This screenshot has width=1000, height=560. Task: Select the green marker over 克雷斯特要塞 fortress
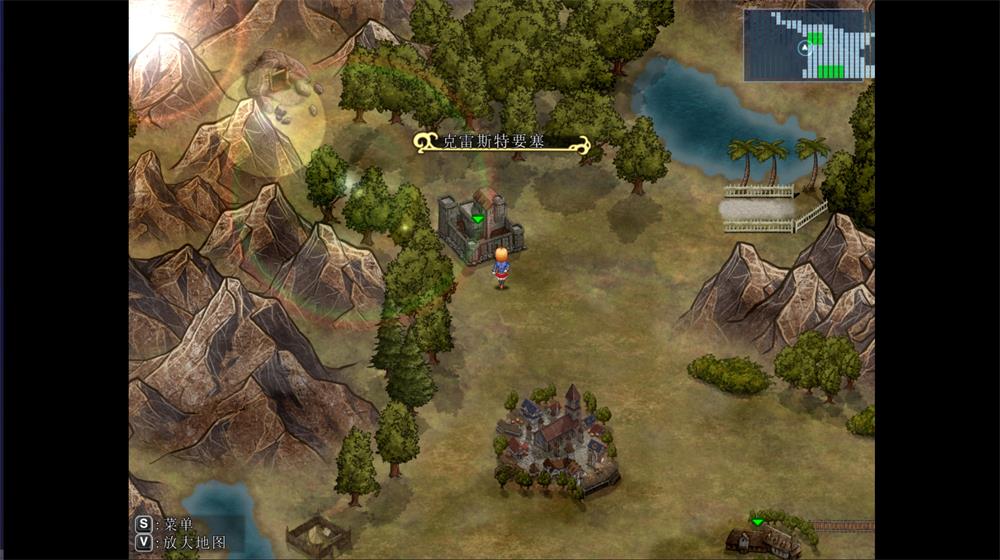point(478,218)
